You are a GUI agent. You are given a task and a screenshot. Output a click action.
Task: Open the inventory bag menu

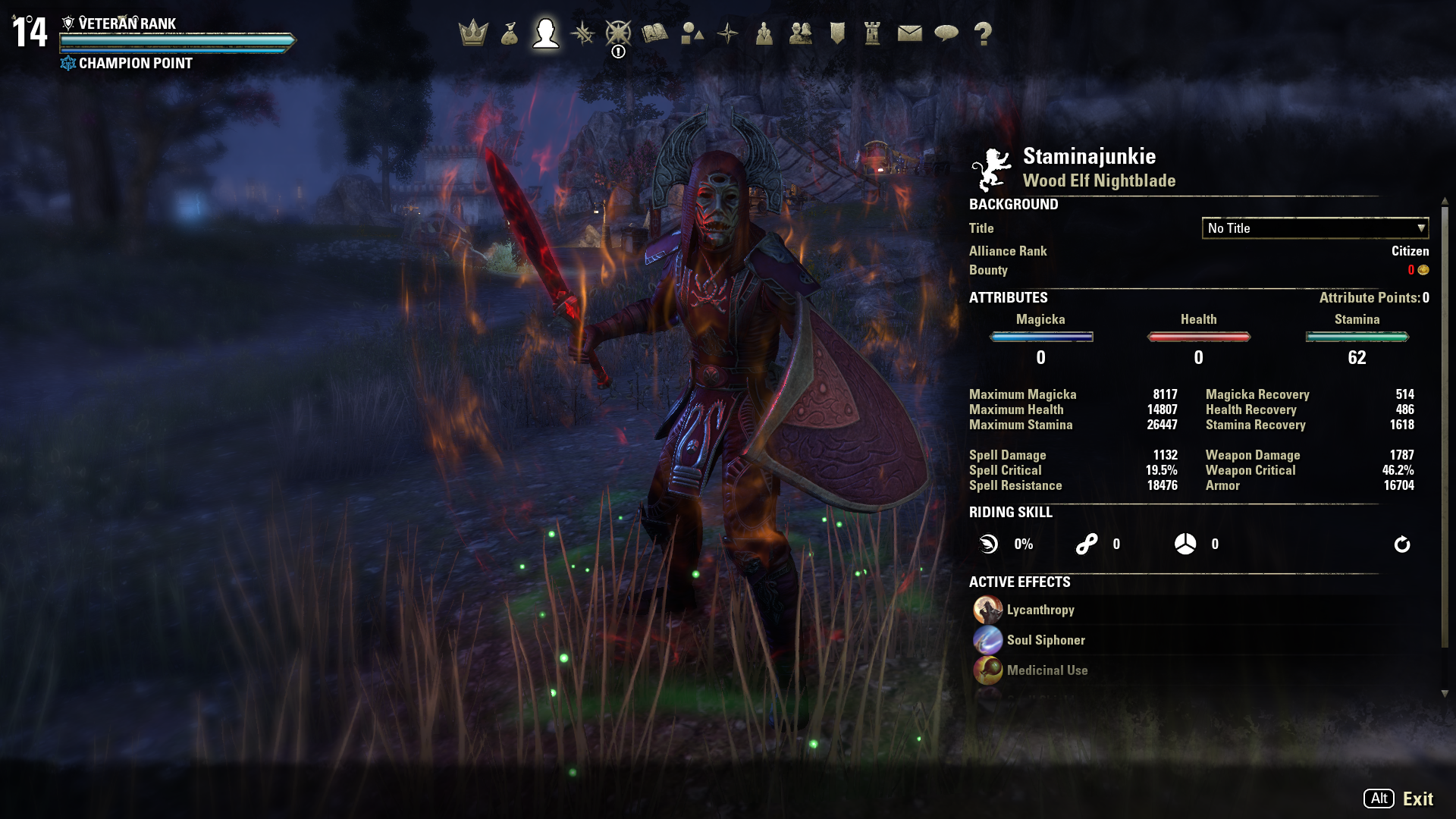pos(510,33)
